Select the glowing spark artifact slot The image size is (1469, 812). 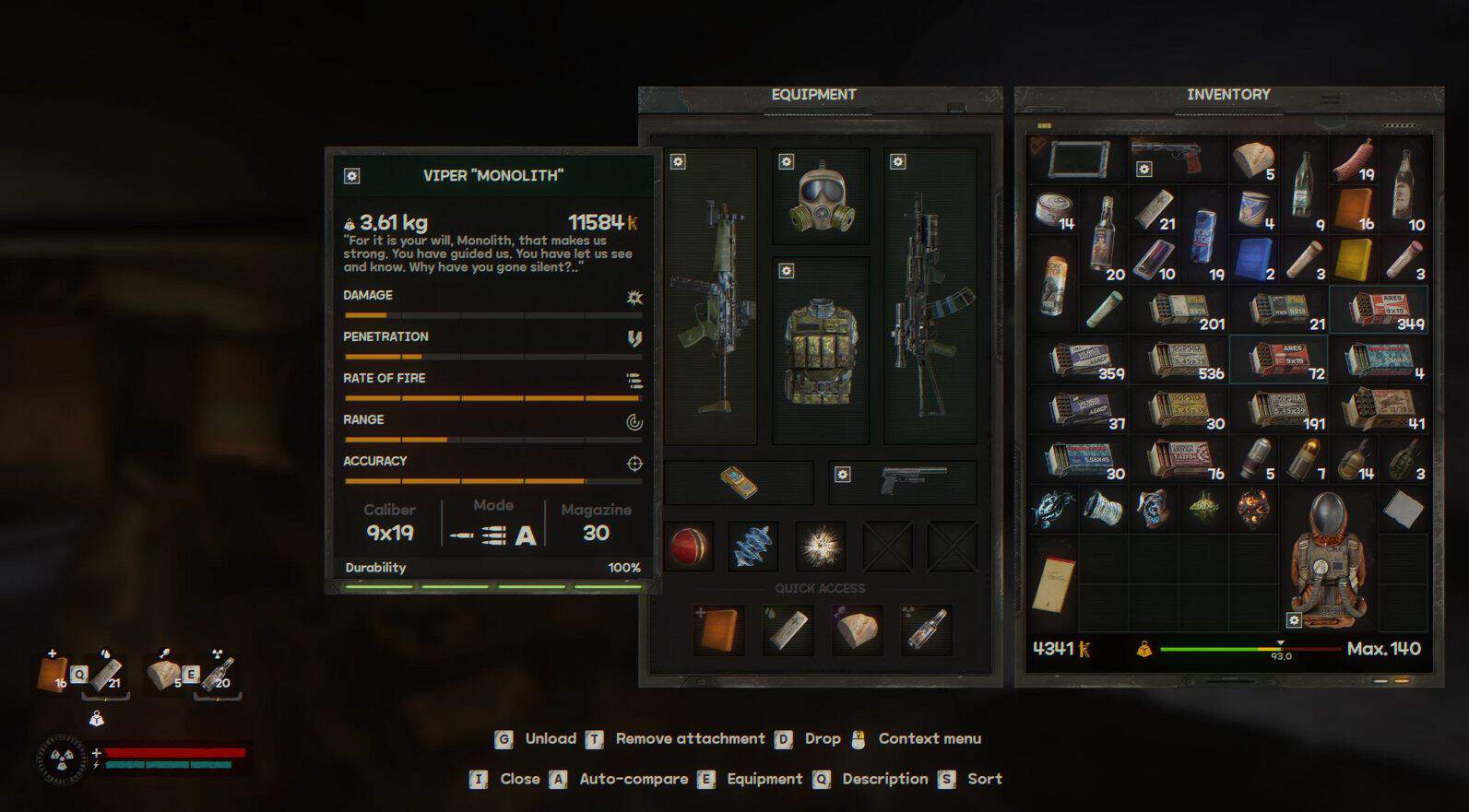pos(820,547)
